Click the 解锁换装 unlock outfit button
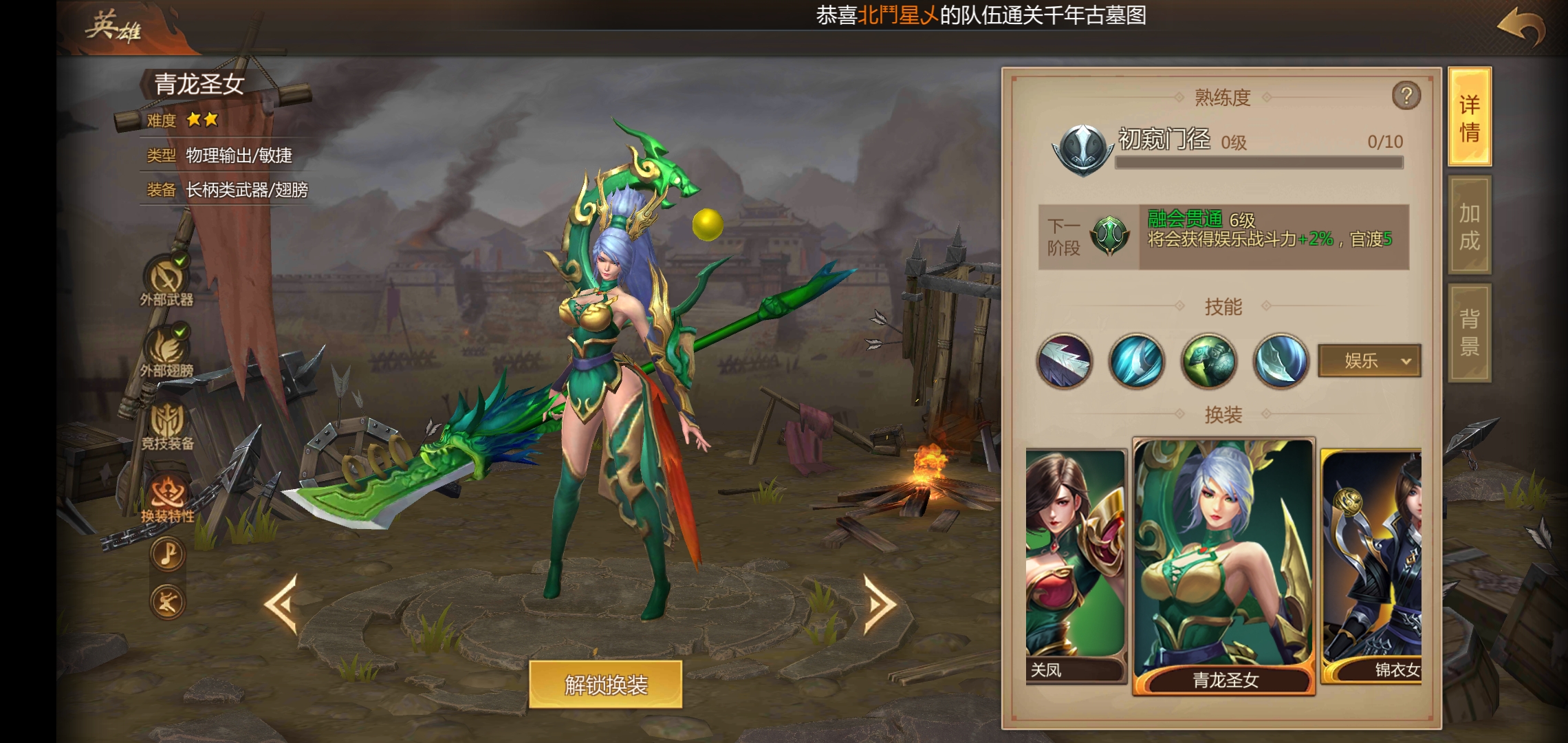The width and height of the screenshot is (1568, 743). (605, 685)
